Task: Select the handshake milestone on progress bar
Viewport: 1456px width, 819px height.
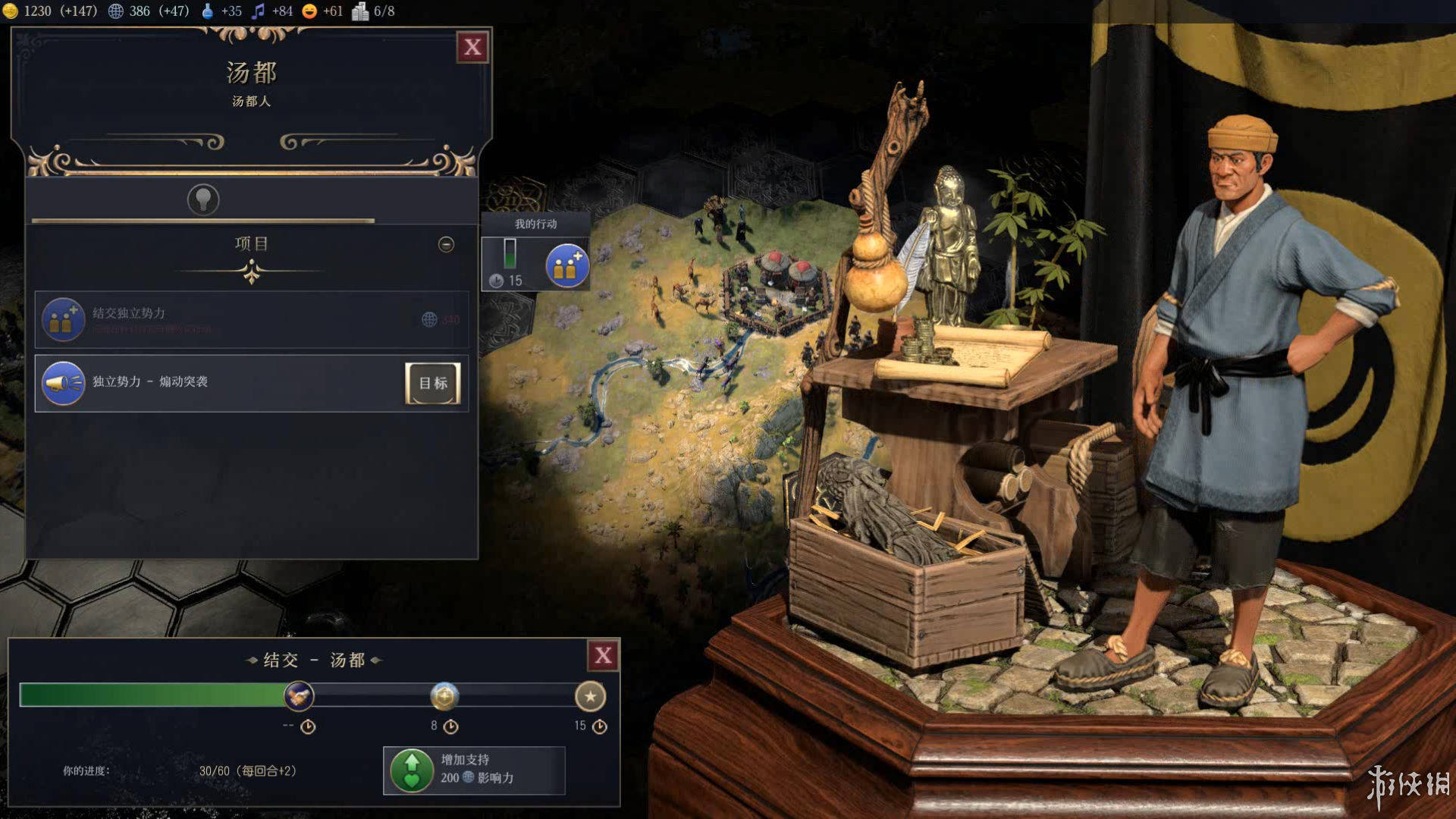Action: tap(299, 695)
